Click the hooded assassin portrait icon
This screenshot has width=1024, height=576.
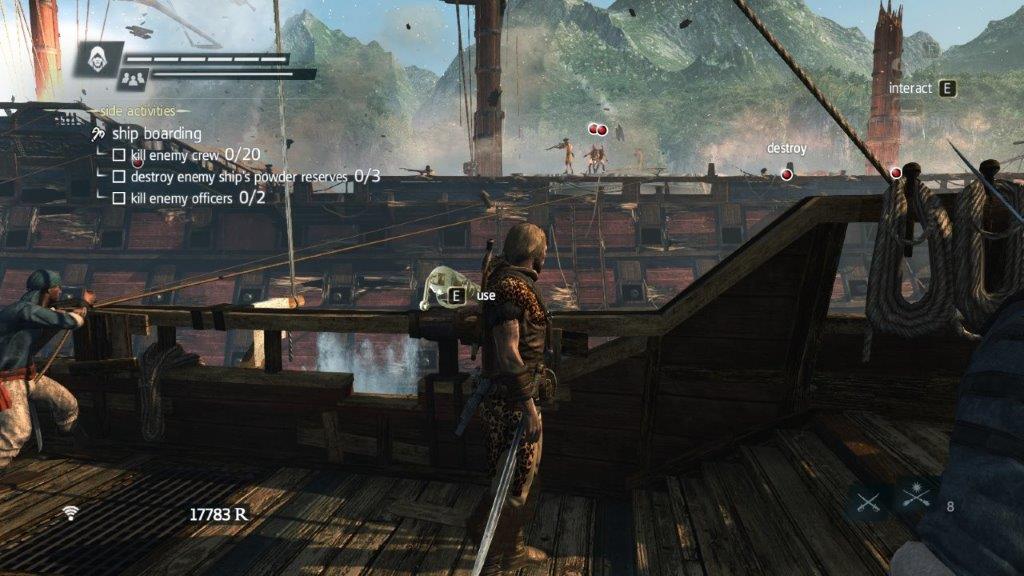(x=99, y=57)
